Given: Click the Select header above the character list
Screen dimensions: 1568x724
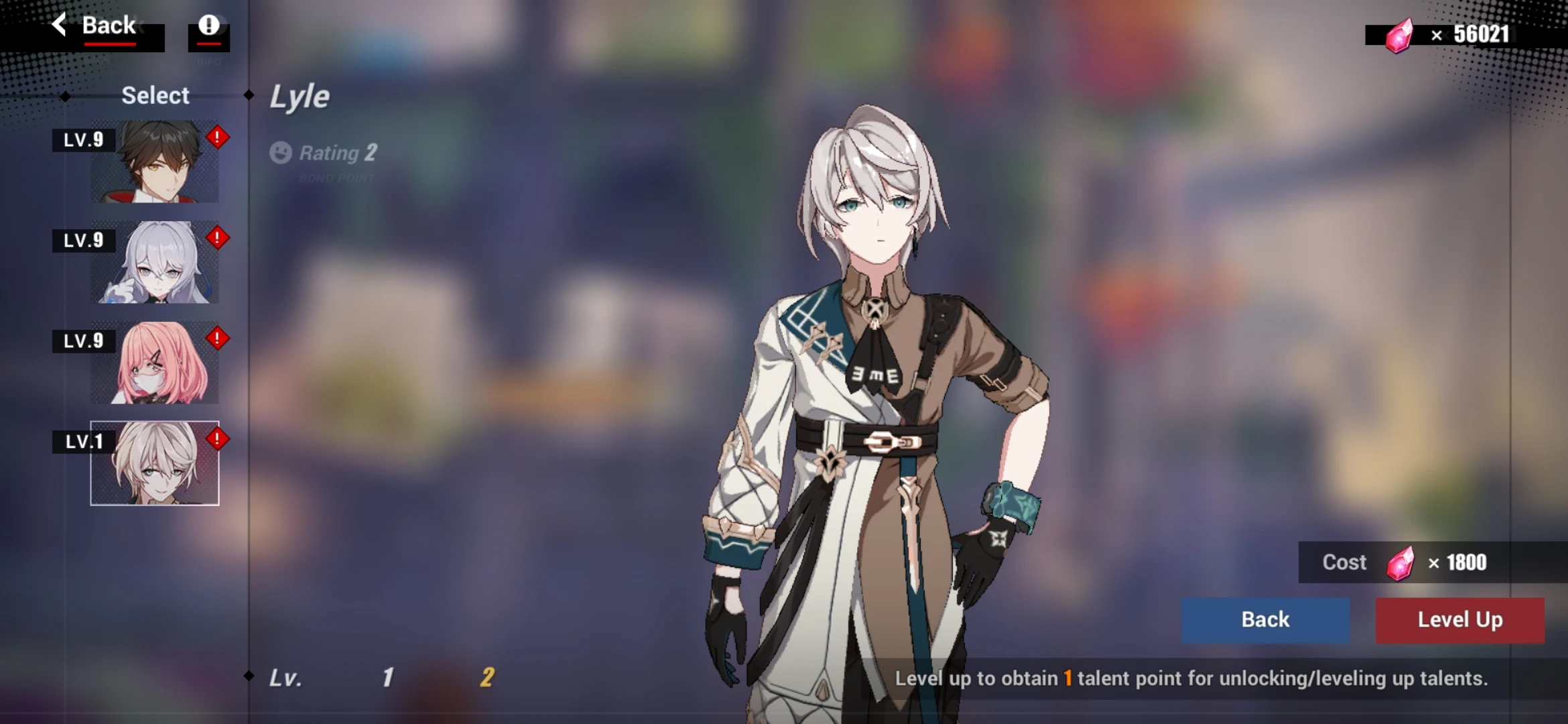Looking at the screenshot, I should point(155,95).
